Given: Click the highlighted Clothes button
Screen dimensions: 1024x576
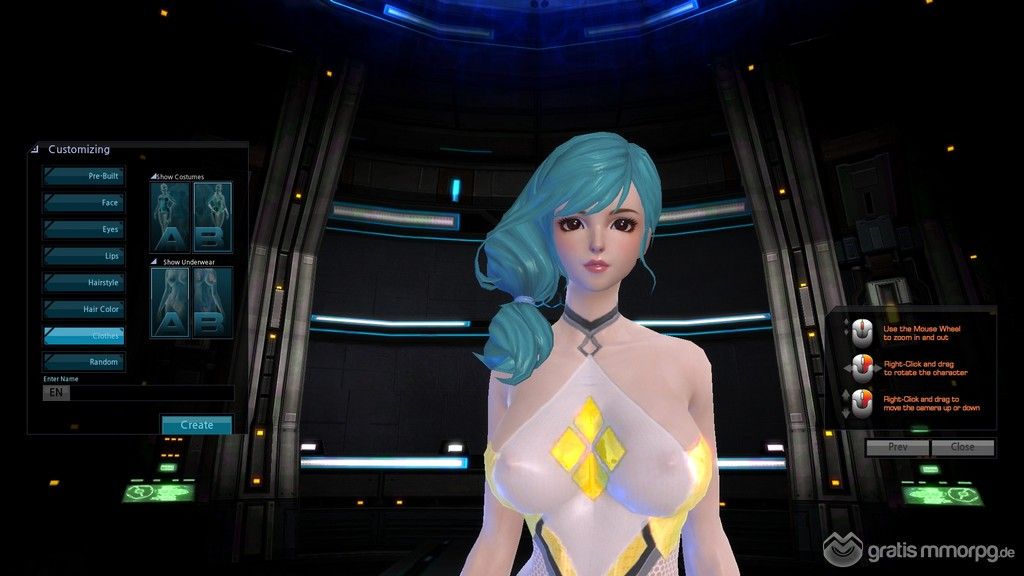Looking at the screenshot, I should pos(84,336).
